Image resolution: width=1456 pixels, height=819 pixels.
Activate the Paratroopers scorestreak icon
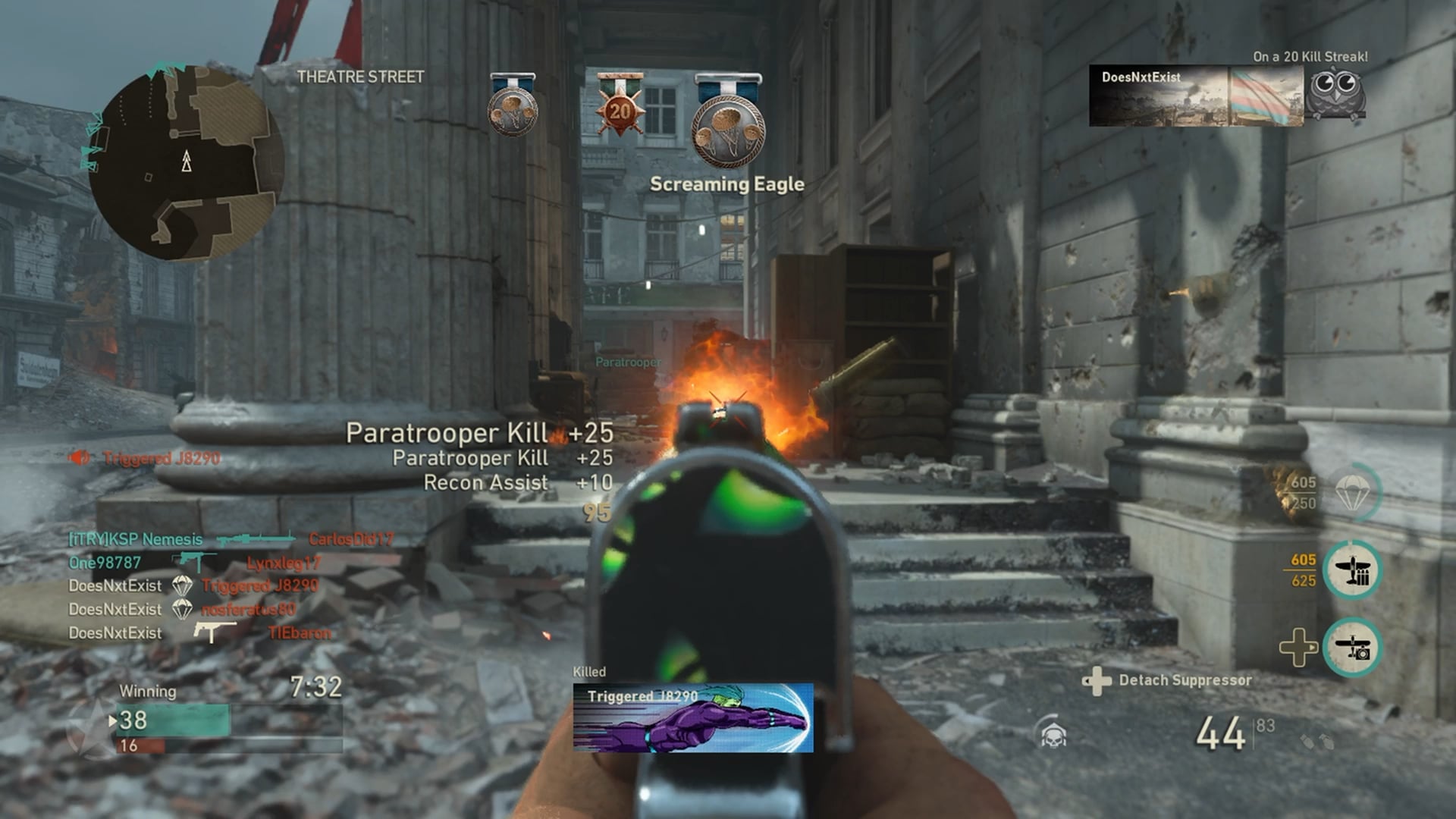click(x=1352, y=493)
